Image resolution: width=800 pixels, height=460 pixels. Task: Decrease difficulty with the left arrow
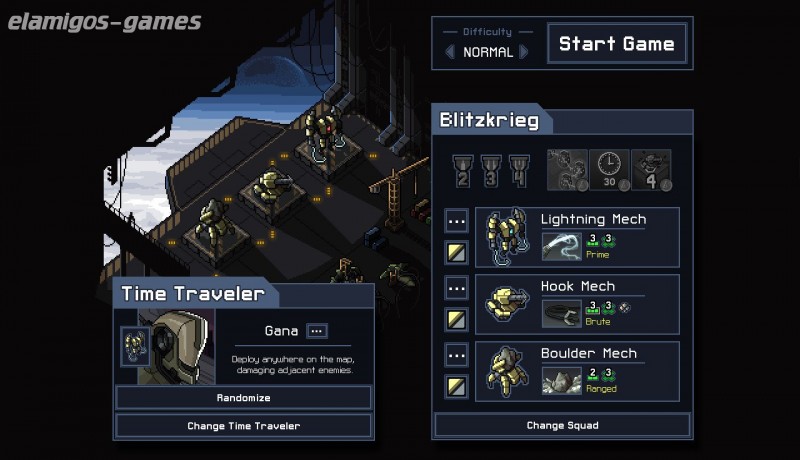coord(450,52)
